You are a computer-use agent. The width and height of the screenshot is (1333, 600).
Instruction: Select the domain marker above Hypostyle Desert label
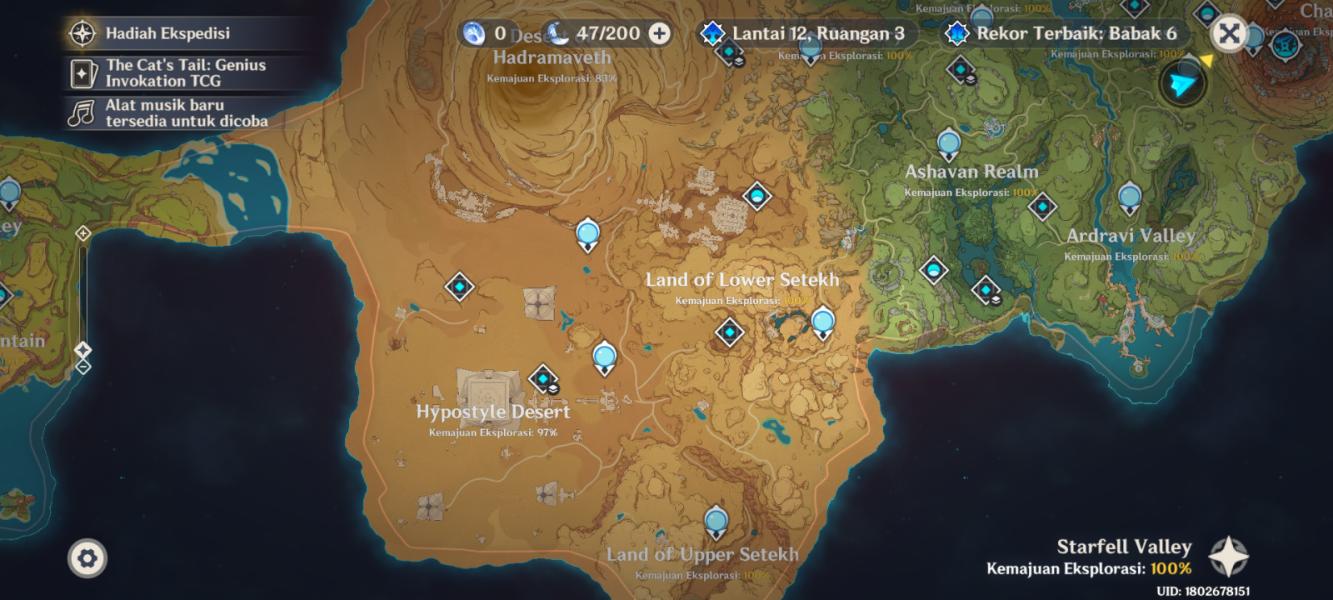click(543, 379)
